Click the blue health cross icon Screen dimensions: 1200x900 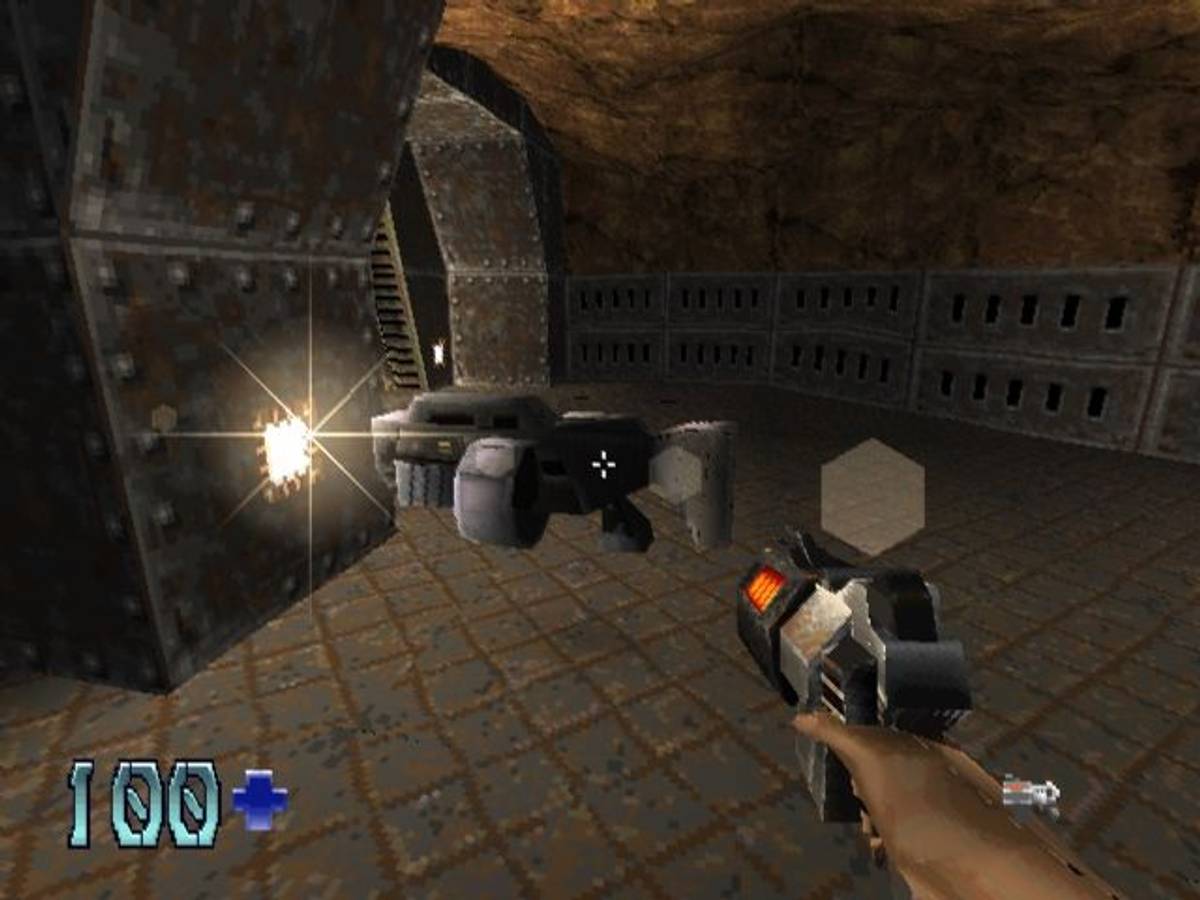coord(260,802)
